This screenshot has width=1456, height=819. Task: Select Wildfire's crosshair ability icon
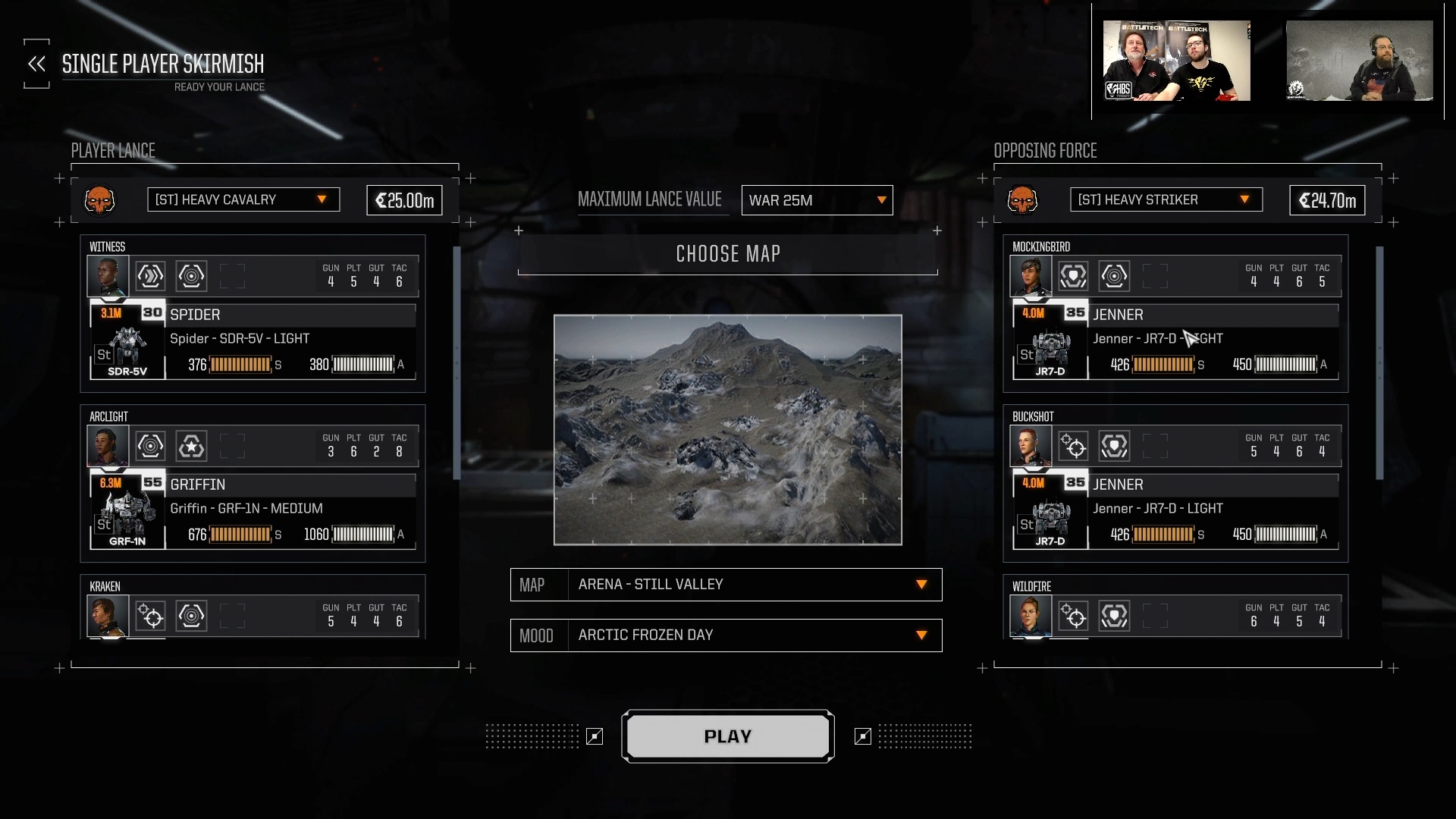[x=1074, y=616]
